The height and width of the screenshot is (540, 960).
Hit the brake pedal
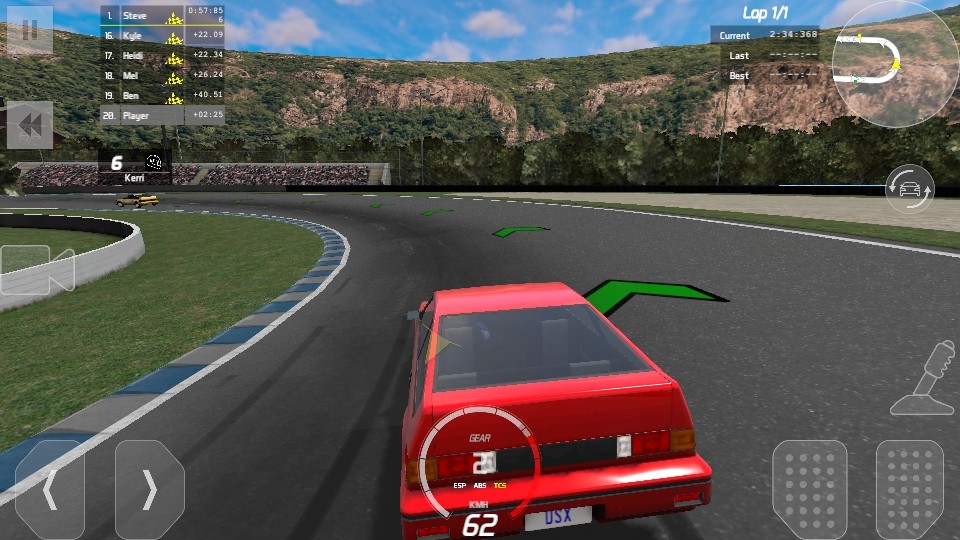810,490
